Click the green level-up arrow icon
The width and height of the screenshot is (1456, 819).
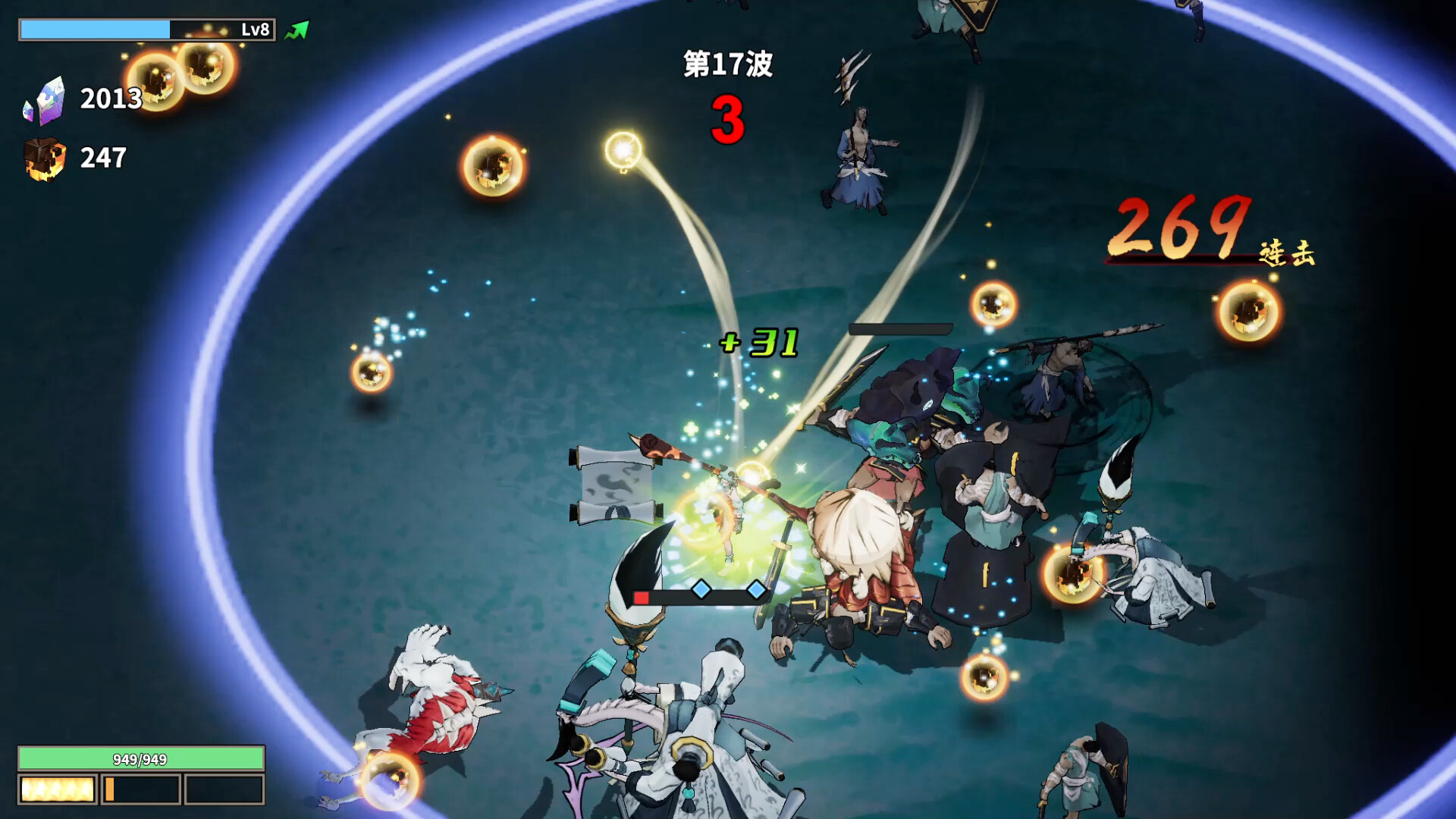(298, 29)
